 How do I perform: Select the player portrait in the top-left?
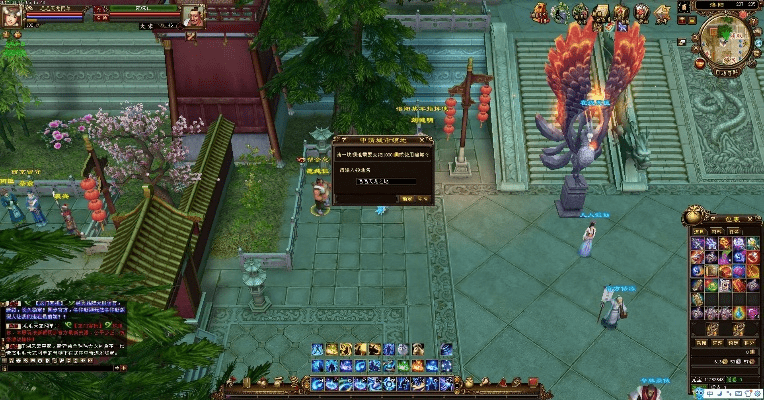tap(12, 14)
